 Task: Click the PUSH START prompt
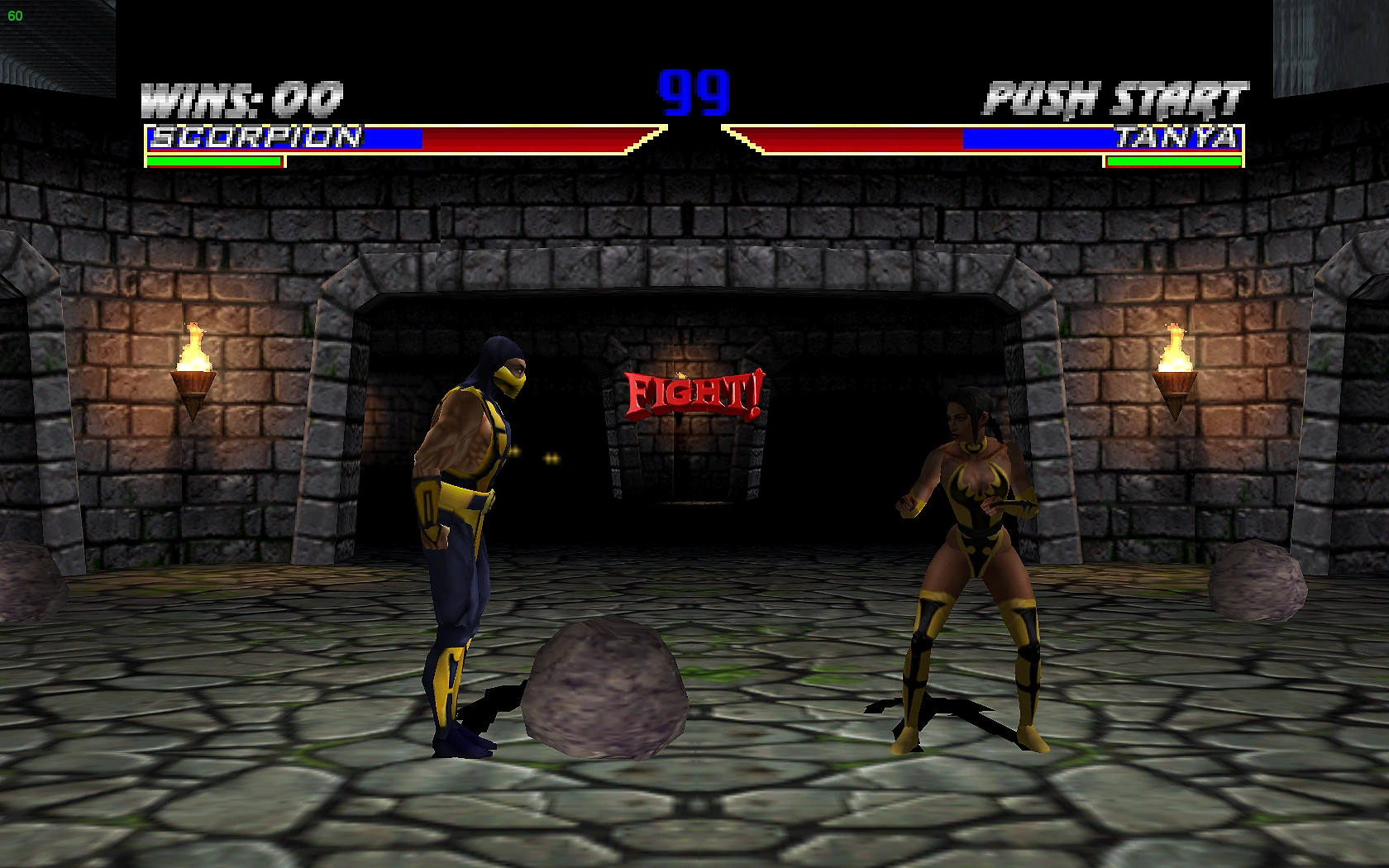[x=1115, y=97]
